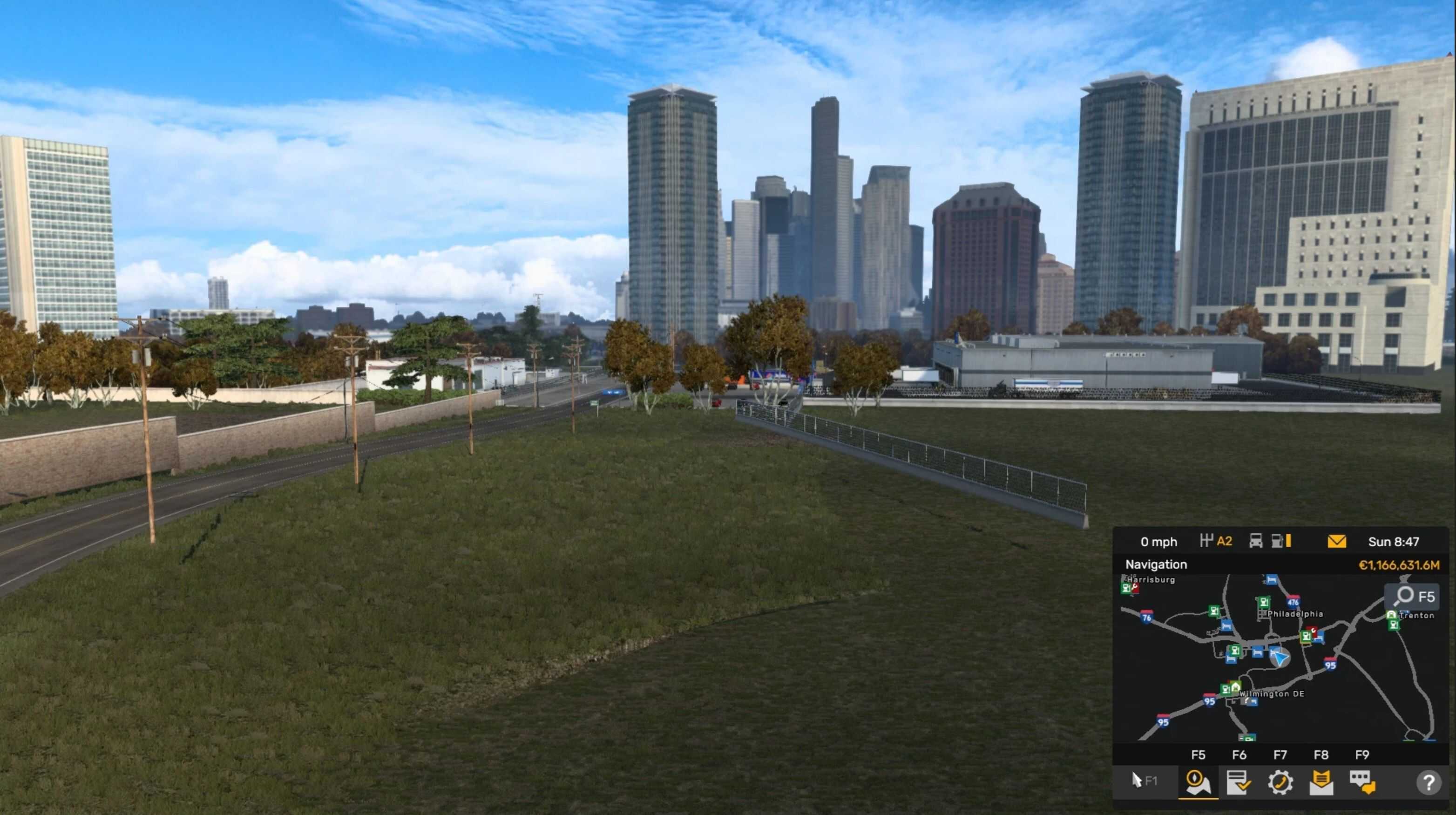The image size is (1456, 815).
Task: Select the blue player arrow on the minimap
Action: 1279,657
